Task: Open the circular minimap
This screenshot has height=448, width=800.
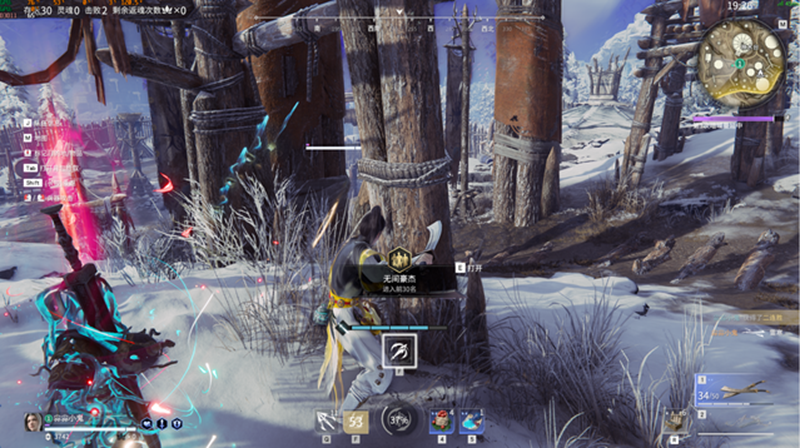Action: [x=742, y=53]
